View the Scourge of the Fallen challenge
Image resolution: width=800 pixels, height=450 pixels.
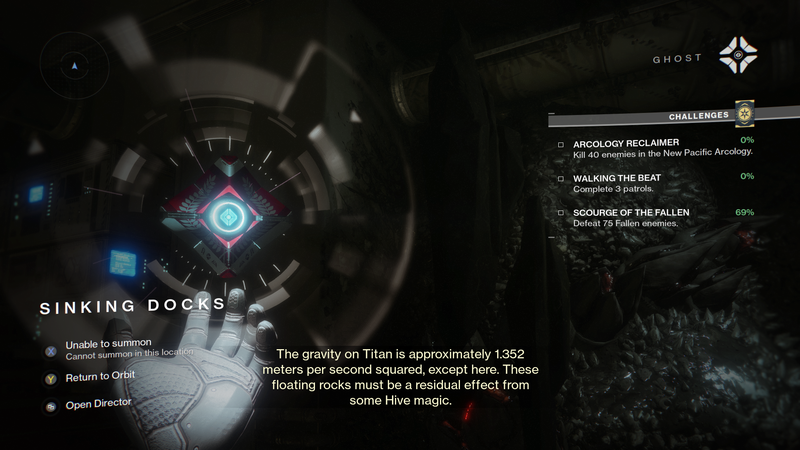pos(631,213)
